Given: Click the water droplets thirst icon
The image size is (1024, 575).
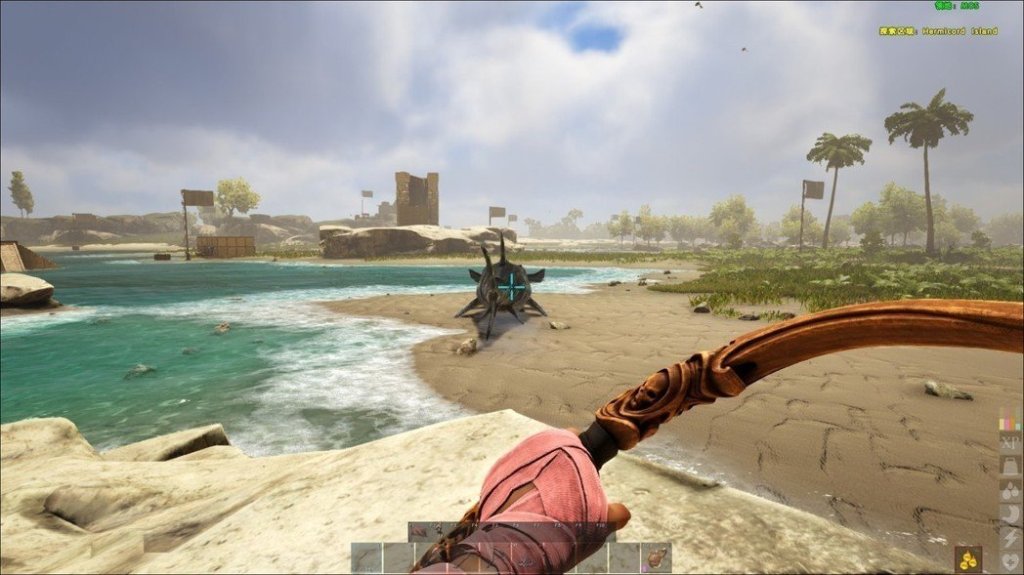Looking at the screenshot, I should pos(1010,491).
